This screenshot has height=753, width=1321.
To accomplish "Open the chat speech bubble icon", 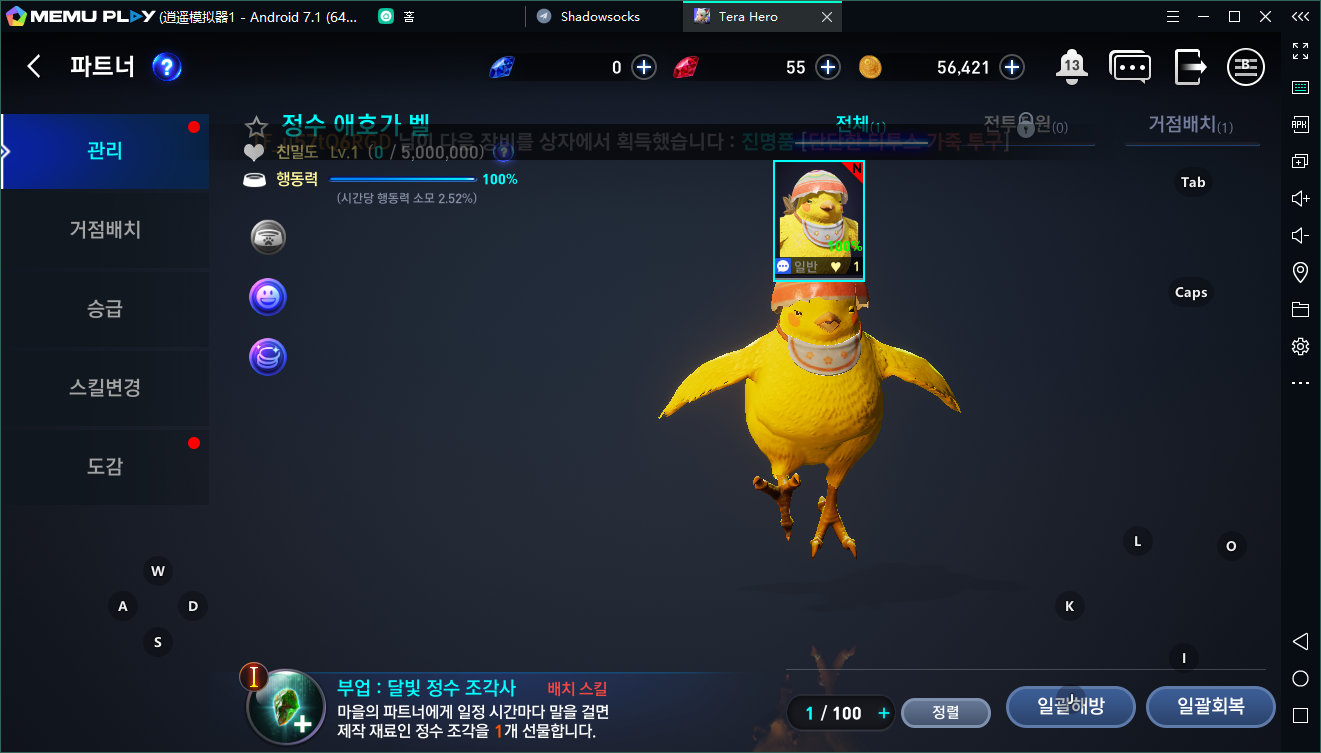I will pyautogui.click(x=1129, y=67).
